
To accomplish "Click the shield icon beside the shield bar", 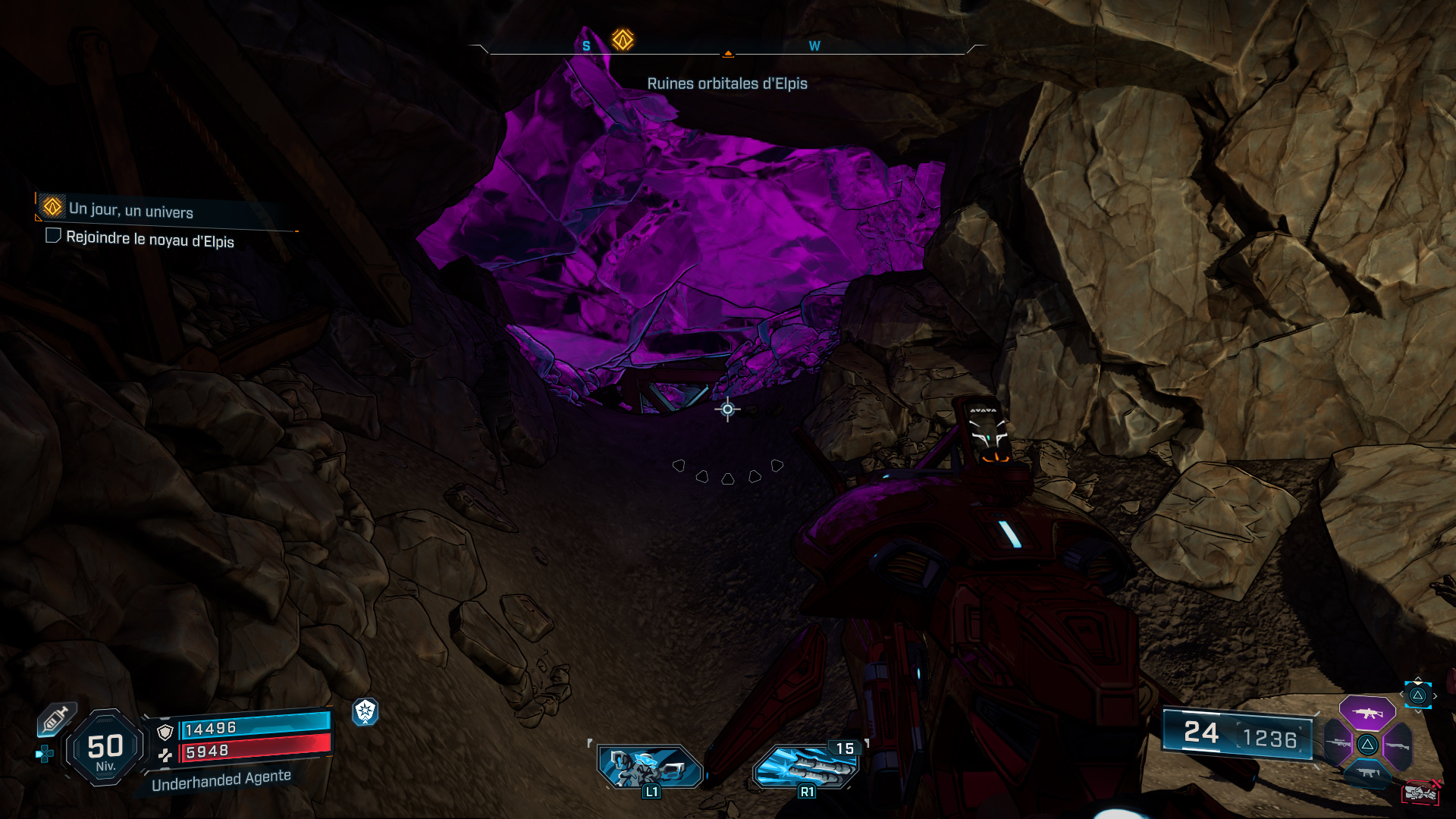I will pos(165,733).
